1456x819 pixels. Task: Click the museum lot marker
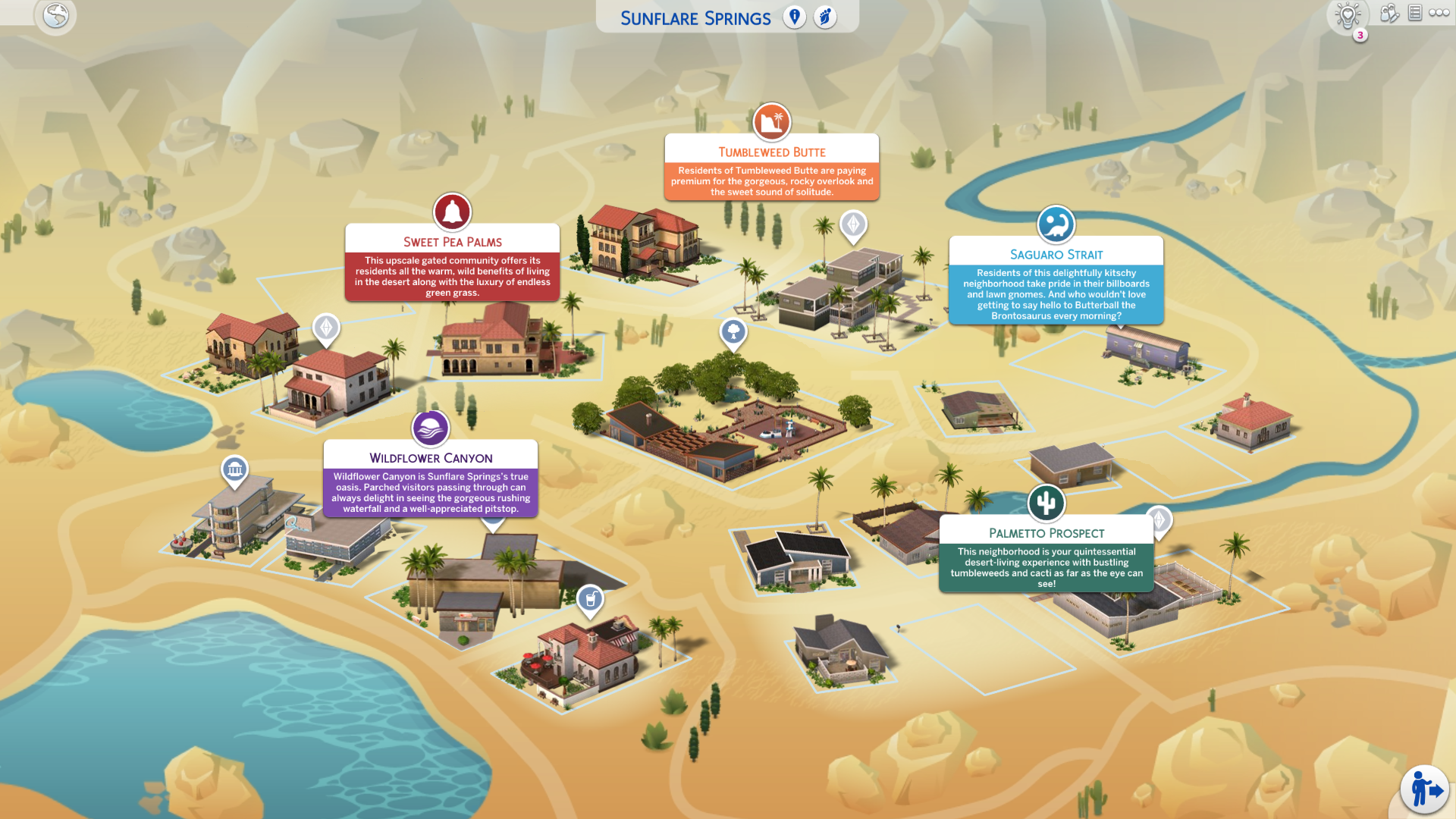[x=234, y=469]
